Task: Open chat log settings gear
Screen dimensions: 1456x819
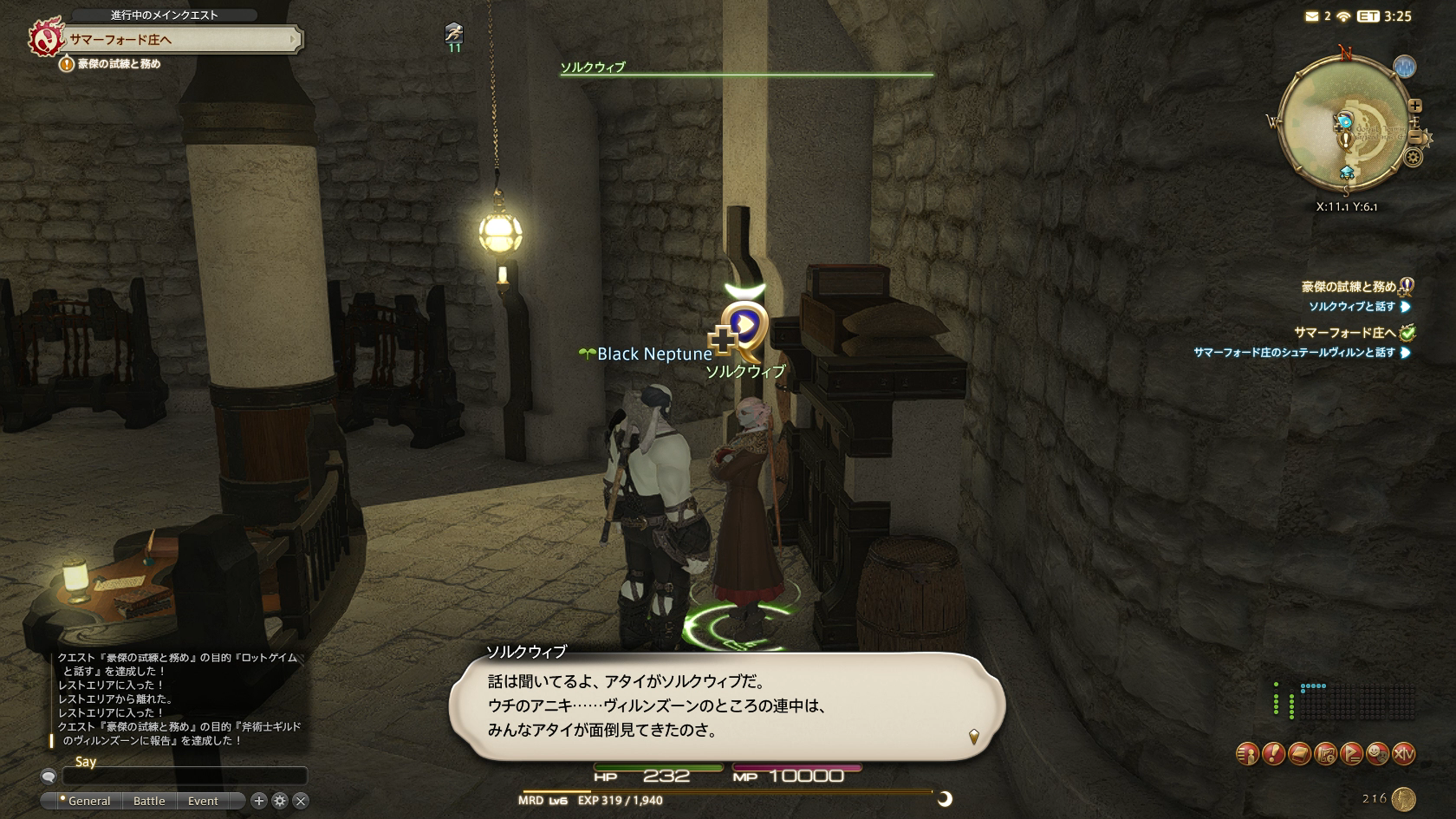Action: (279, 801)
